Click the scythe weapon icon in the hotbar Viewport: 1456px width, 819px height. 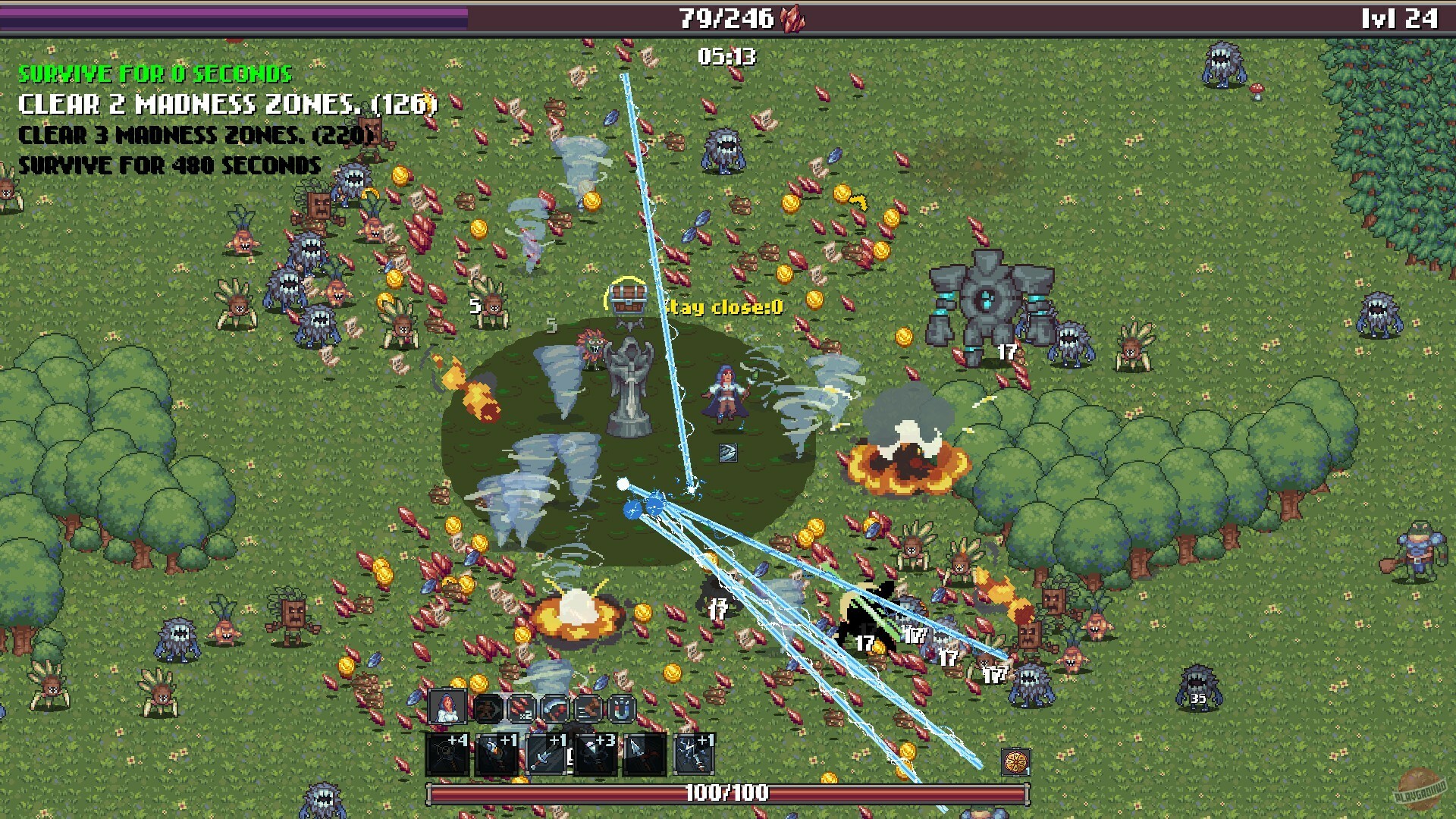tap(555, 707)
